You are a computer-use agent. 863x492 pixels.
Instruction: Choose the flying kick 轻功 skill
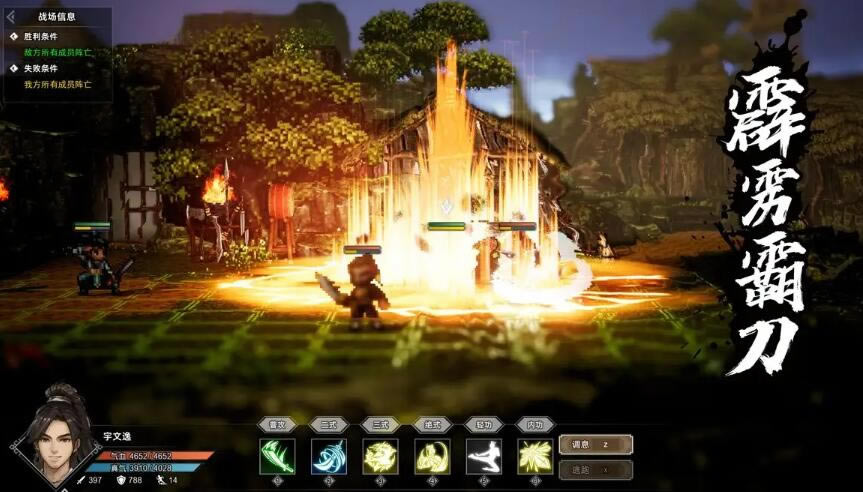point(484,456)
